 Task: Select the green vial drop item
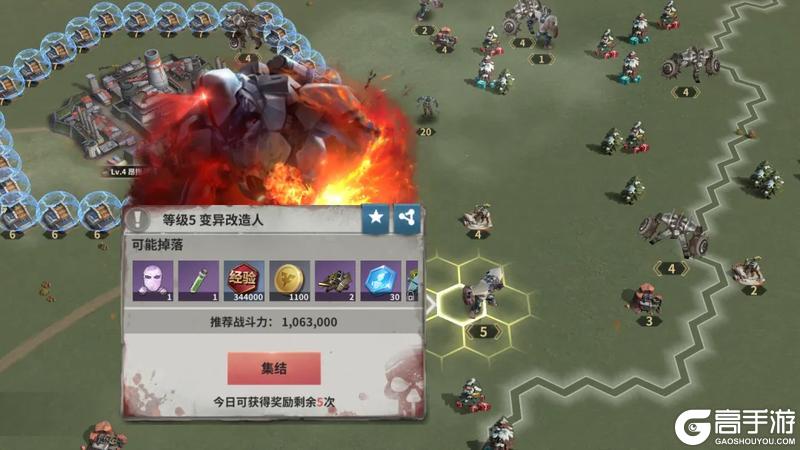(x=199, y=280)
